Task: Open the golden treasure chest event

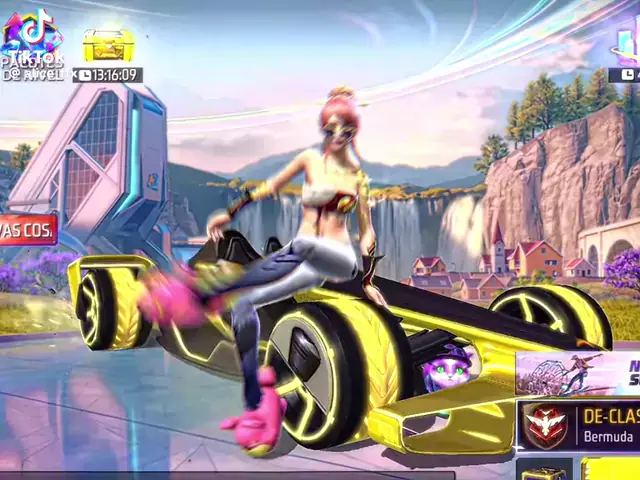Action: click(x=107, y=45)
